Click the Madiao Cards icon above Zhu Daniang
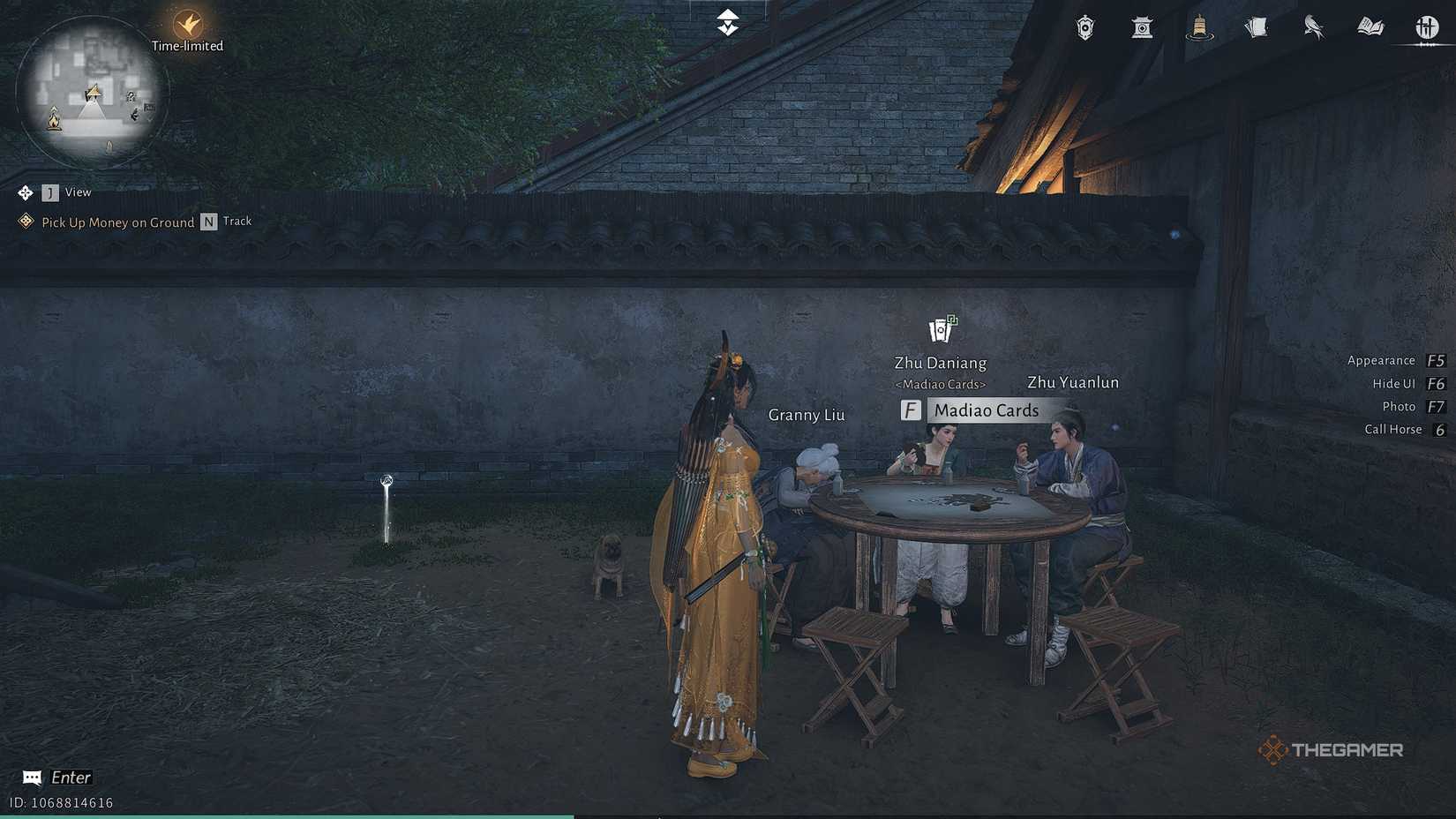 point(941,327)
